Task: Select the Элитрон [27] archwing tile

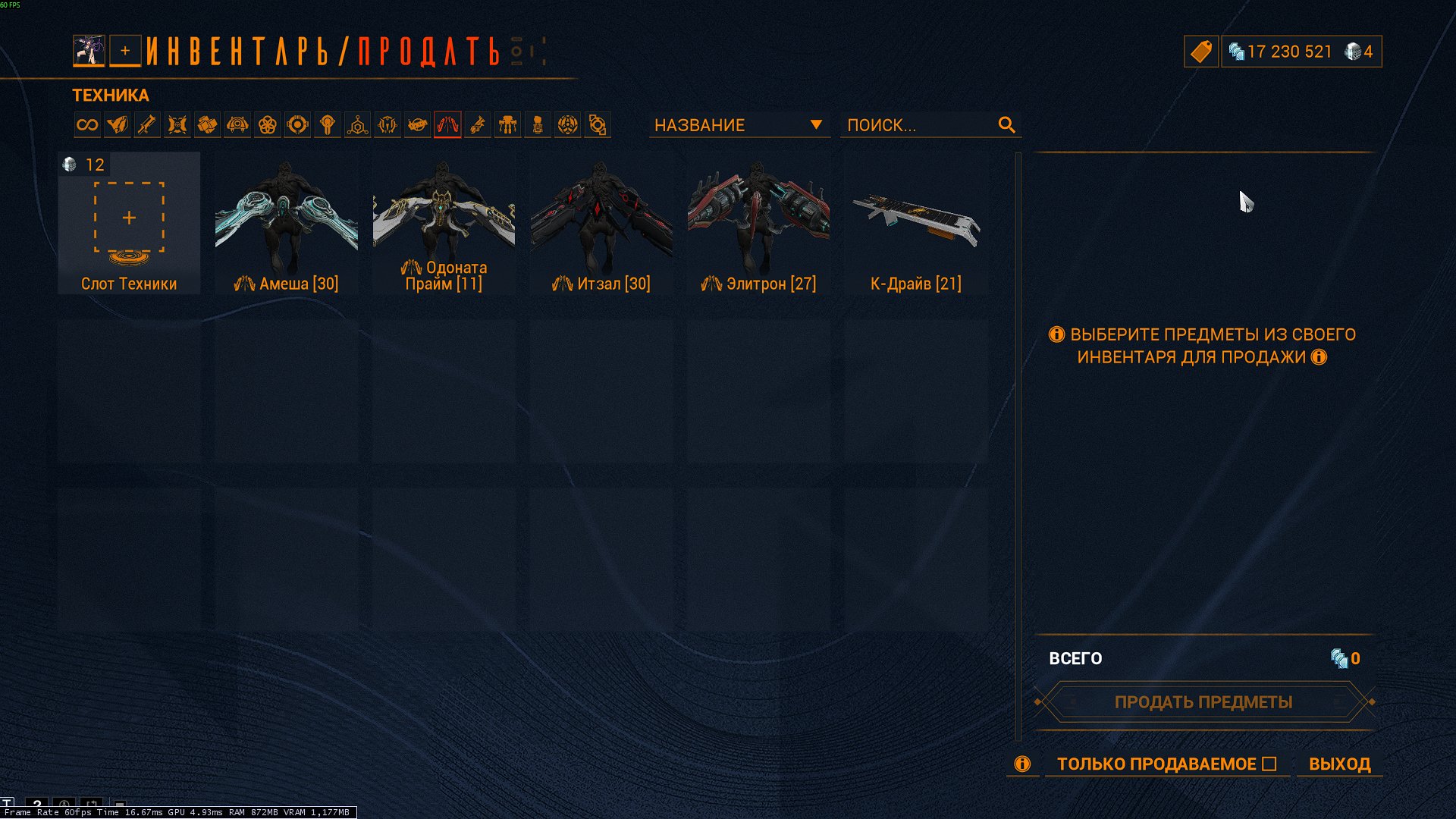Action: 758,224
